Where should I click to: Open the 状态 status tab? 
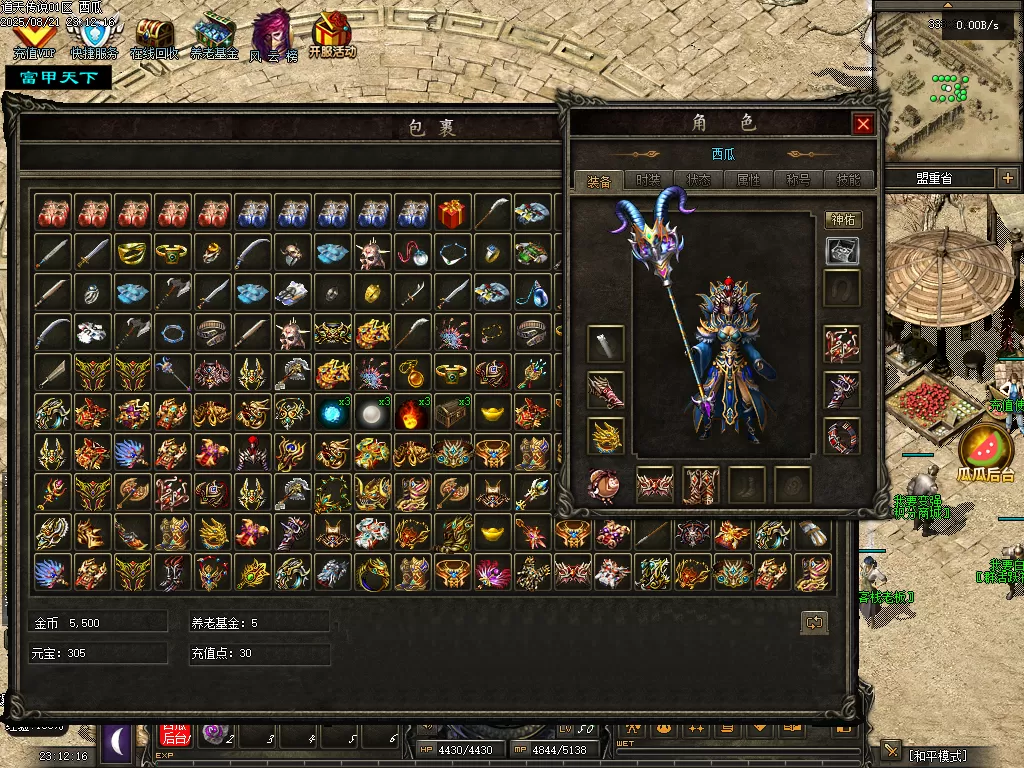pyautogui.click(x=698, y=180)
